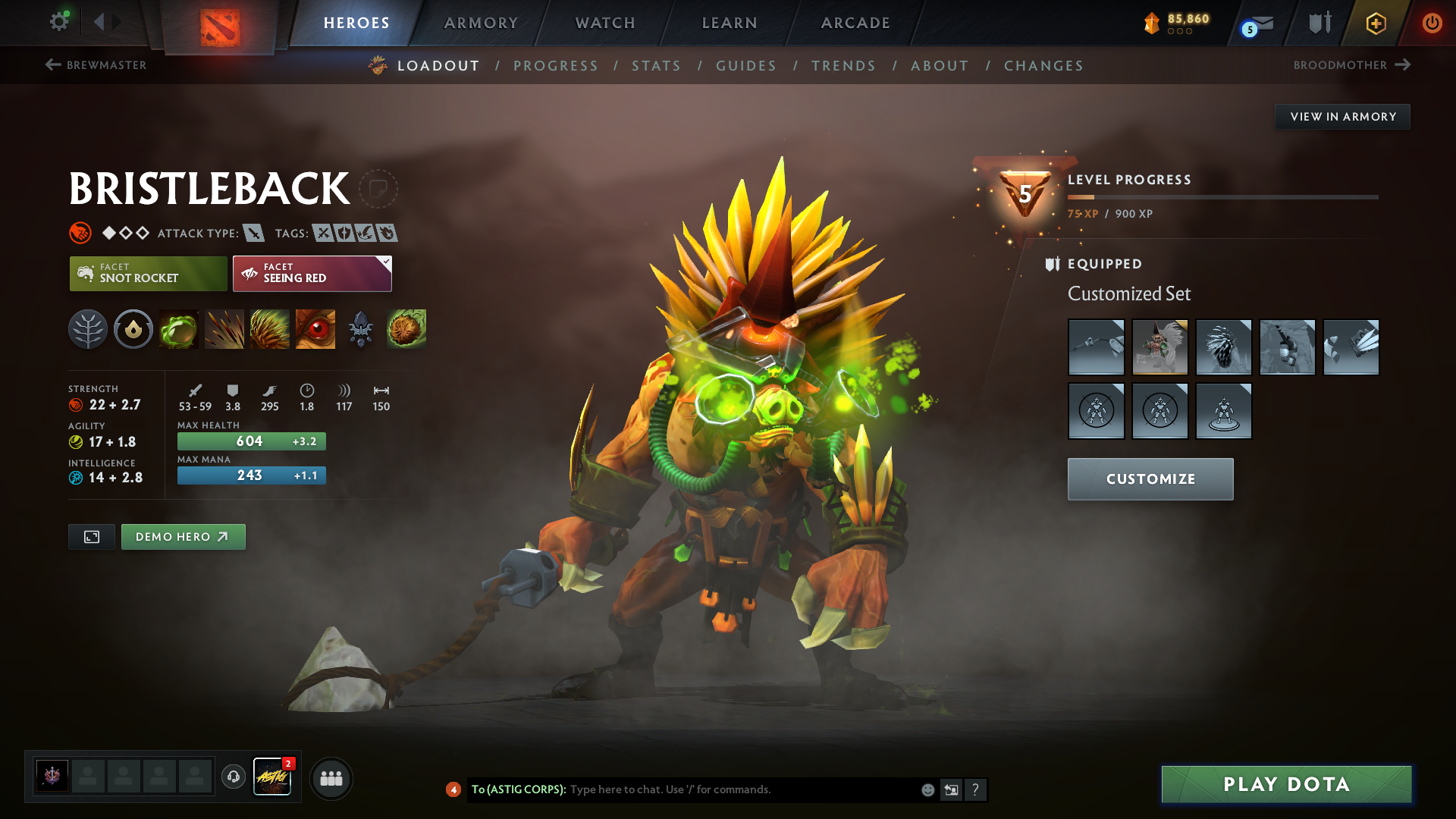
Task: Open the talent tree icon
Action: [x=88, y=329]
